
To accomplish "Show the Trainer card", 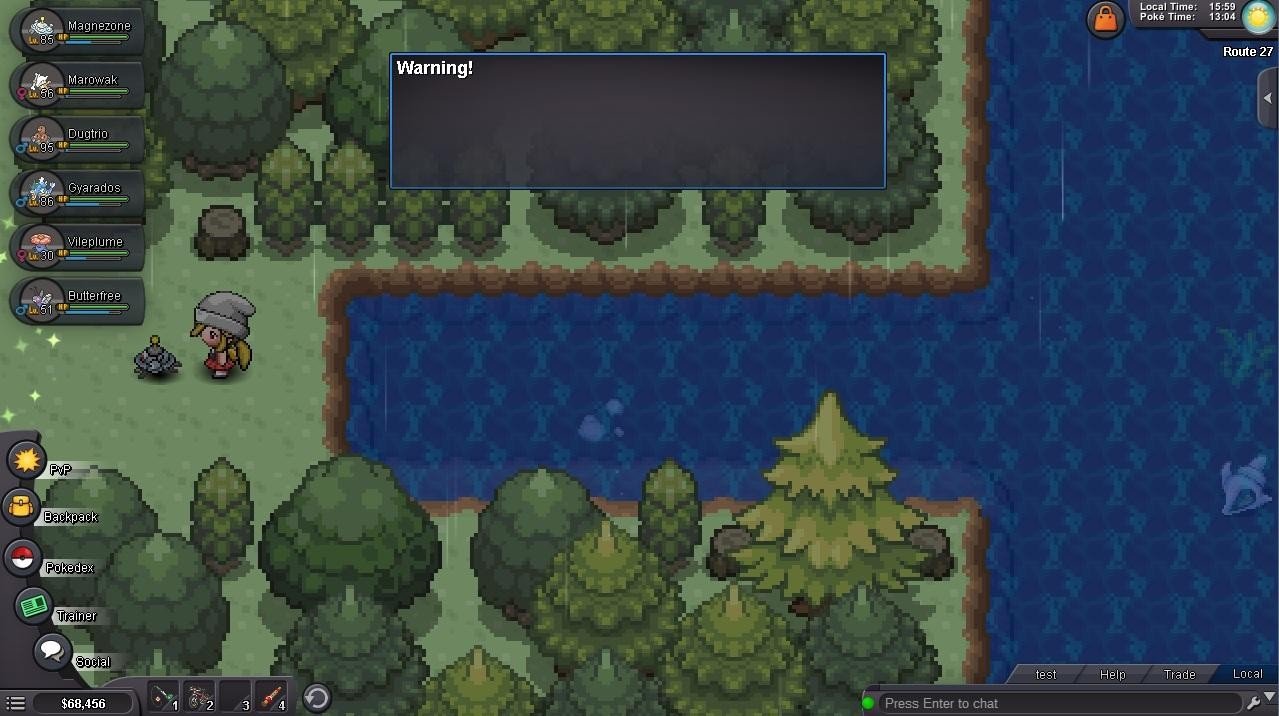I will (34, 606).
